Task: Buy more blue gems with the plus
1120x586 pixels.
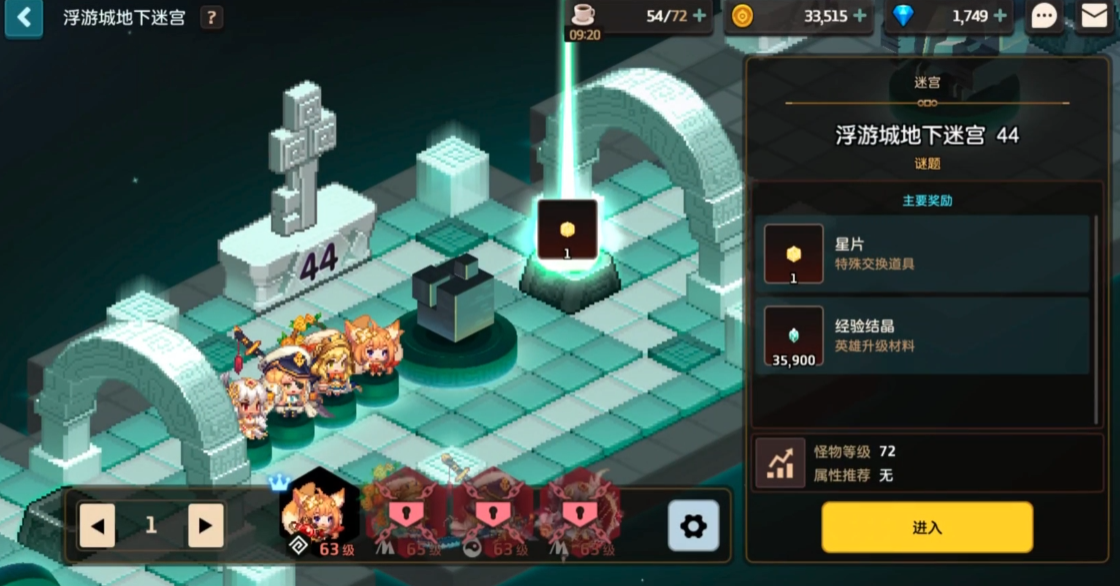Action: 999,16
